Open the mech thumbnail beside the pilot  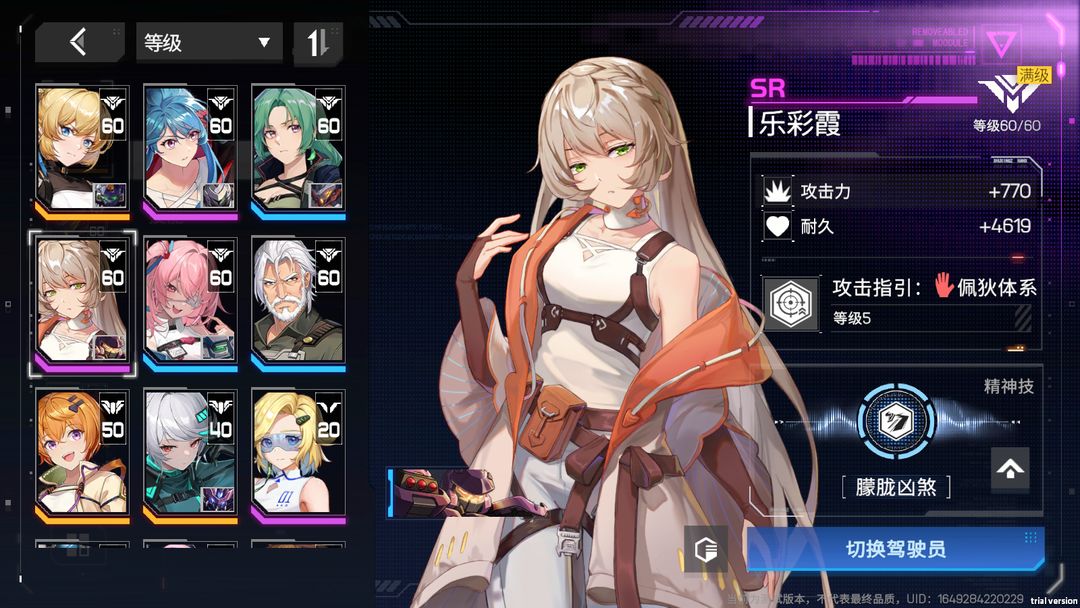pos(440,494)
